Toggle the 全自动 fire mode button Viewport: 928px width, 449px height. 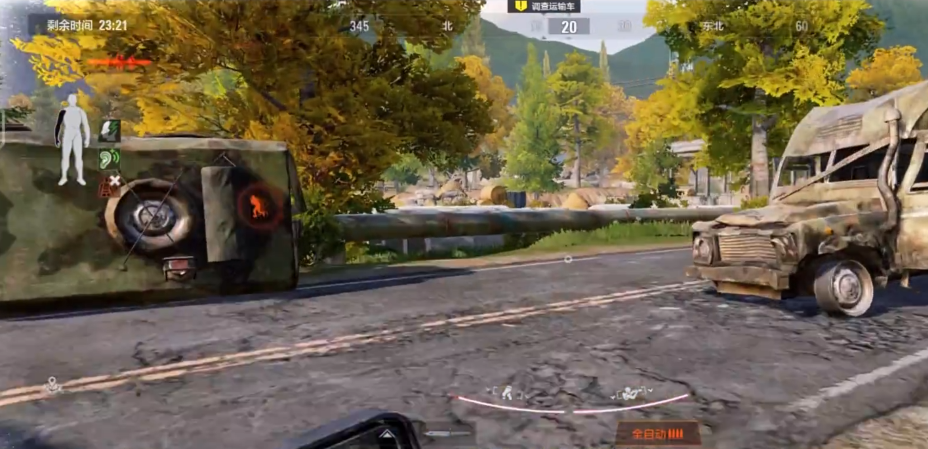tap(657, 433)
